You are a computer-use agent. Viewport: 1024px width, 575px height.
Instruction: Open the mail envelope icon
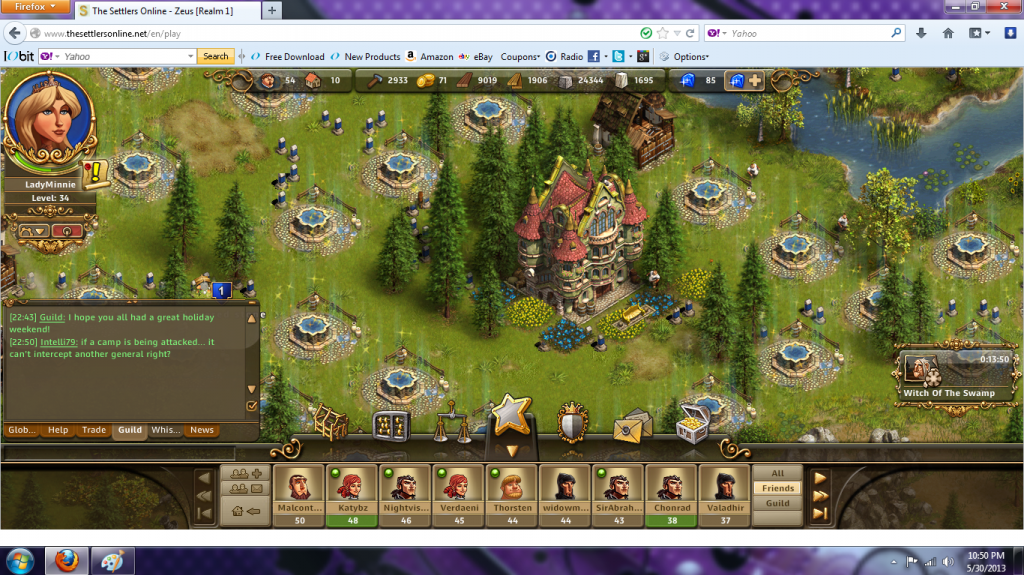tap(633, 424)
